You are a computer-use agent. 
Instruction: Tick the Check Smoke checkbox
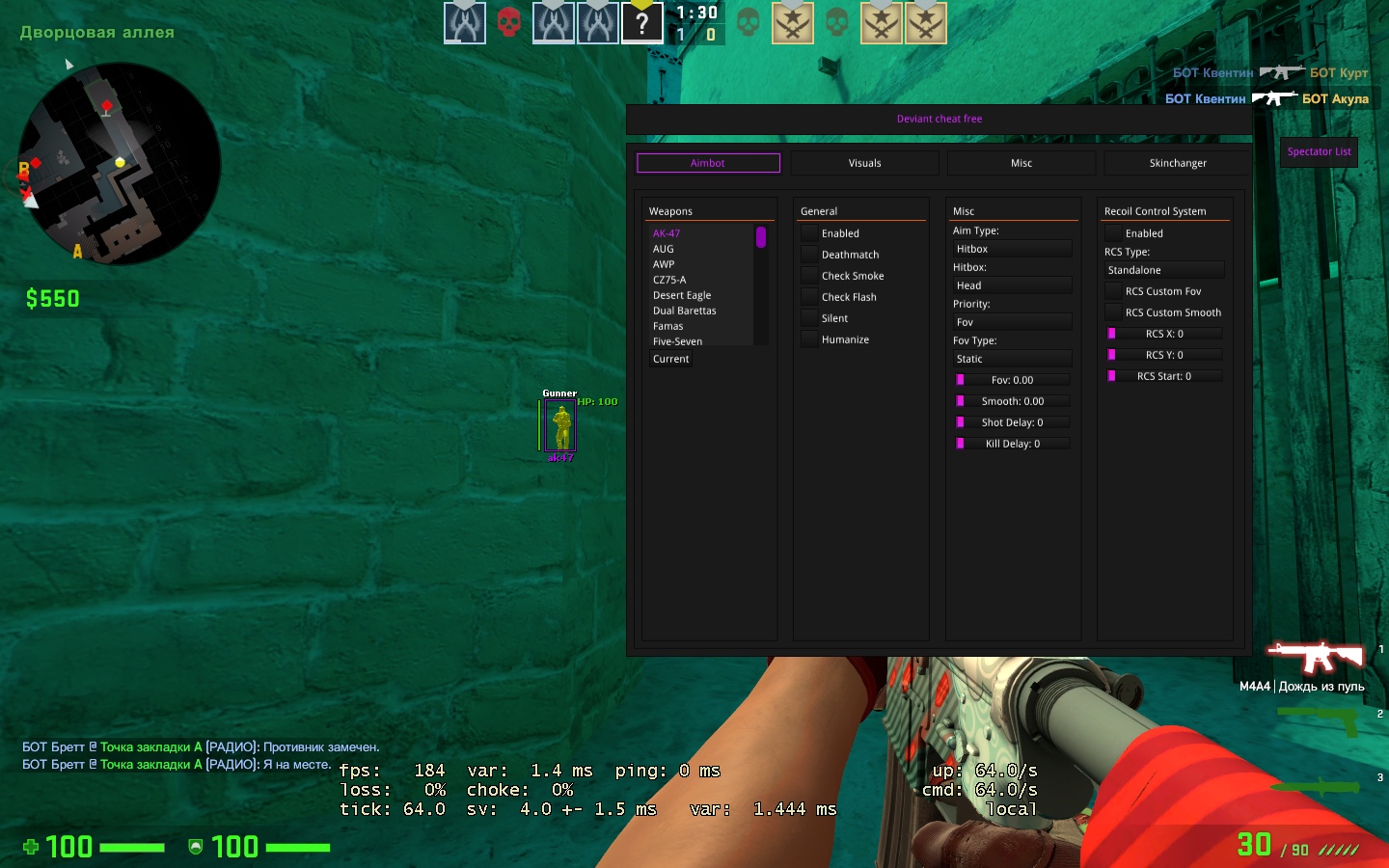pos(810,276)
